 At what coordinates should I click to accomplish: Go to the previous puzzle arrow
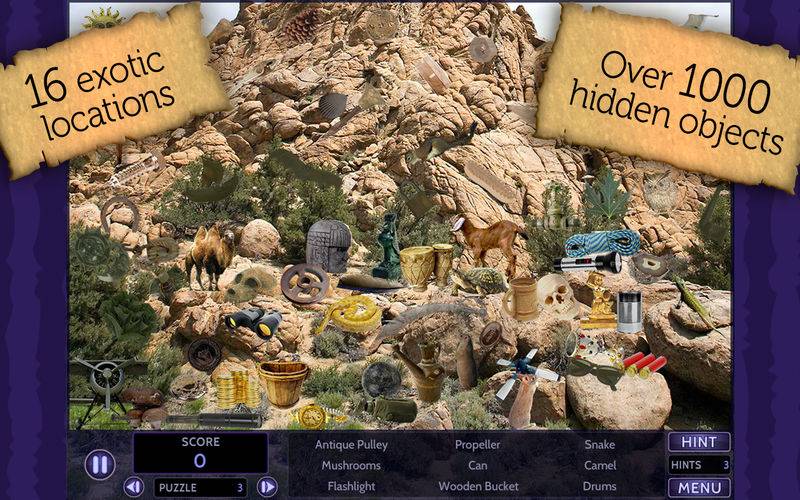pyautogui.click(x=134, y=487)
